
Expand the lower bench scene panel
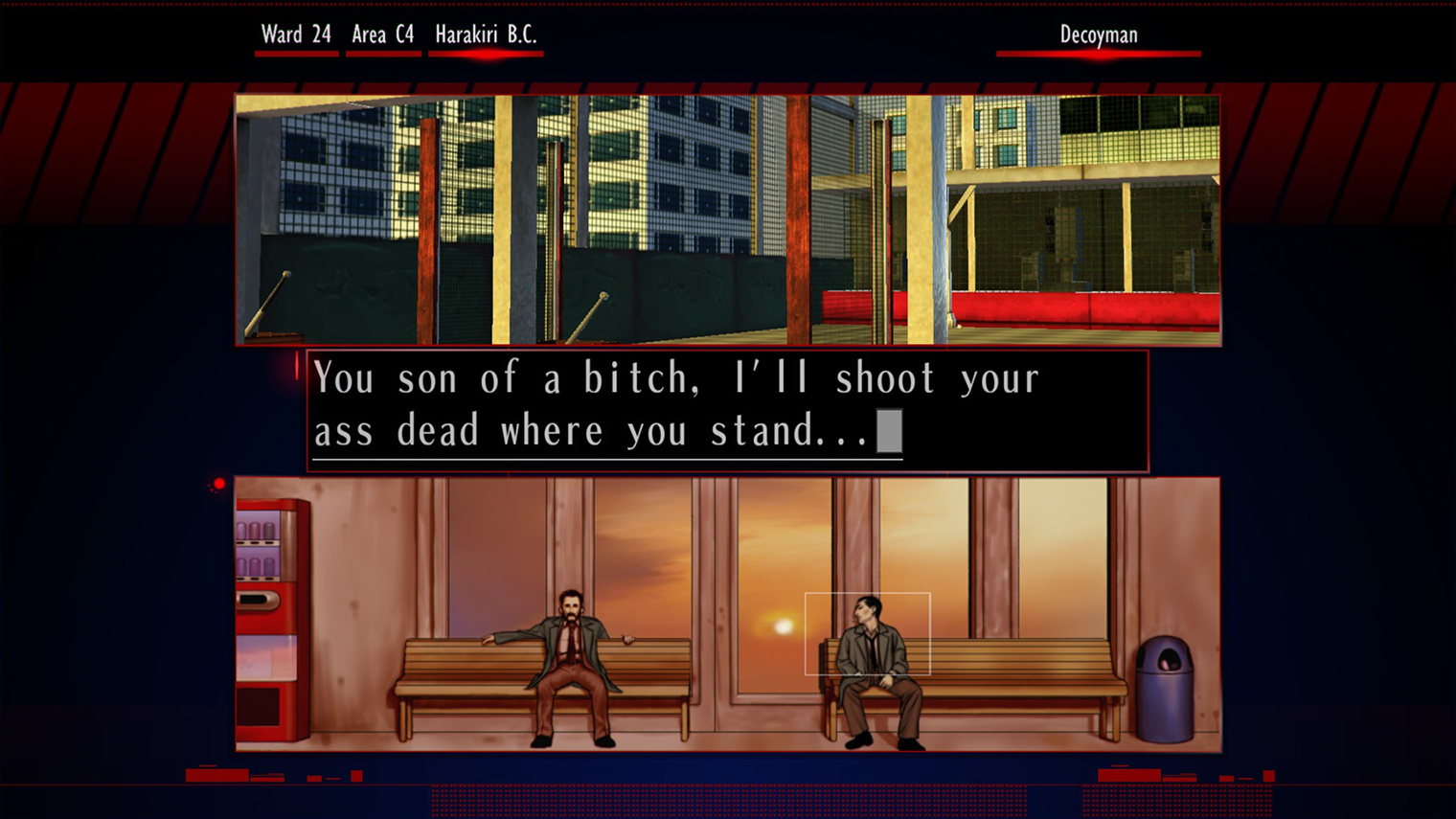coord(727,613)
